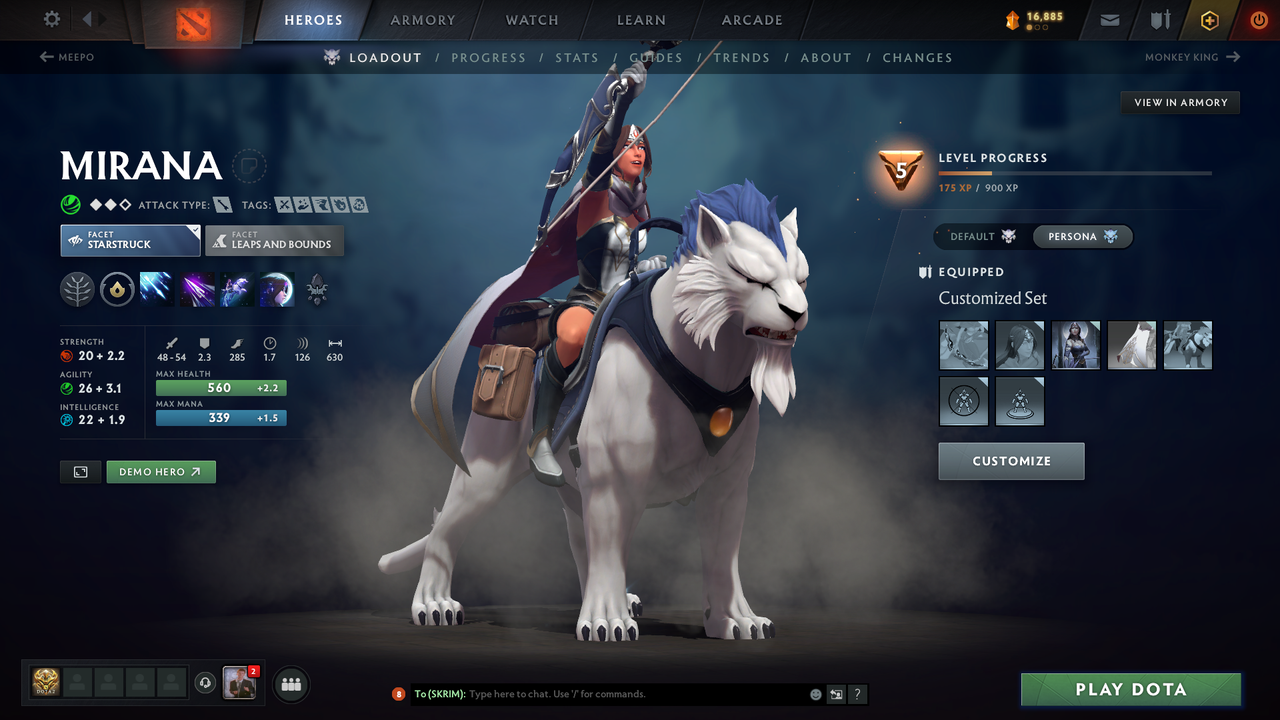The height and width of the screenshot is (720, 1280).
Task: Open the STATS section of hero page
Action: click(x=577, y=58)
